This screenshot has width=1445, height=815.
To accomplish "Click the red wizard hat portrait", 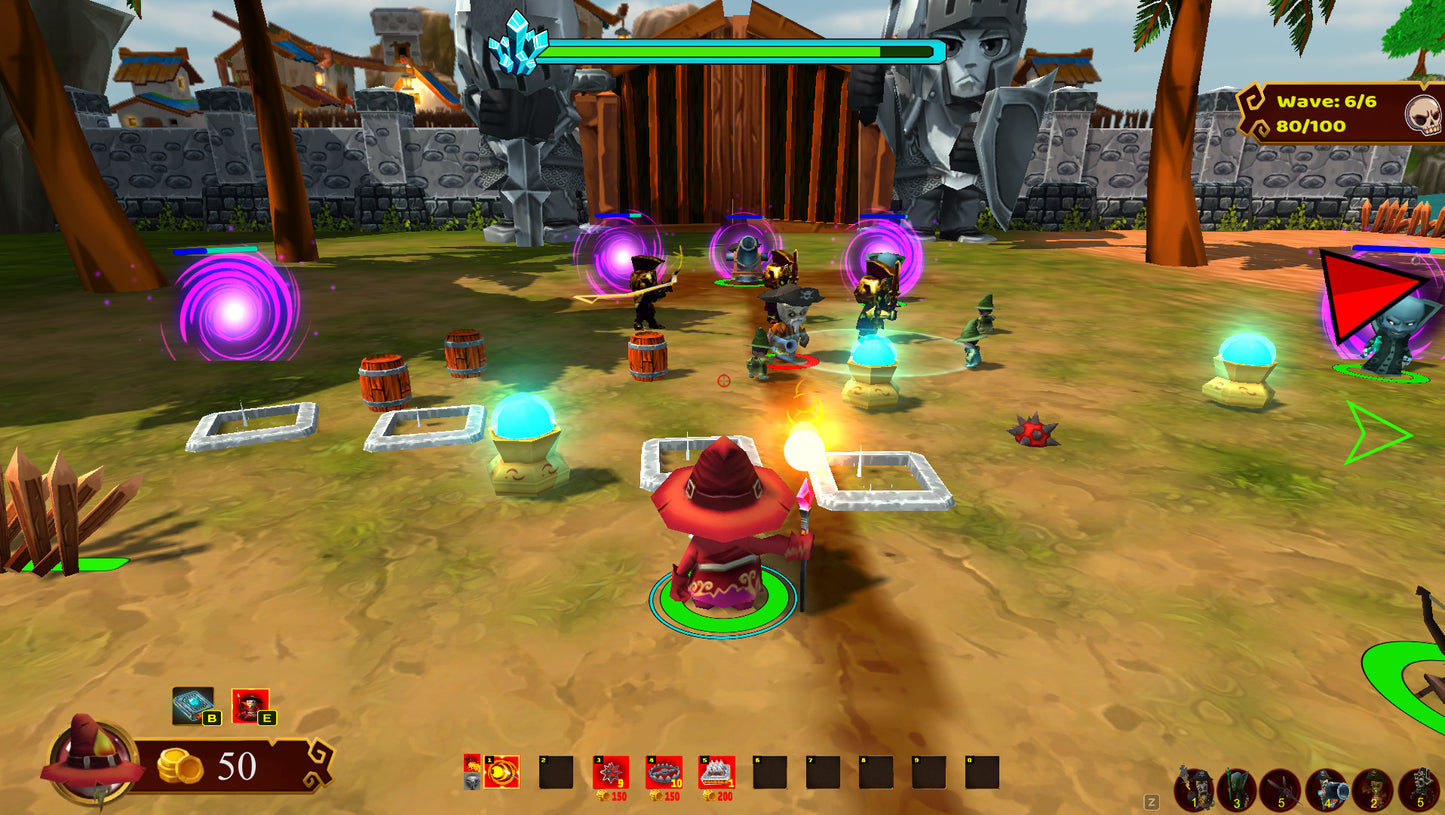I will point(90,763).
